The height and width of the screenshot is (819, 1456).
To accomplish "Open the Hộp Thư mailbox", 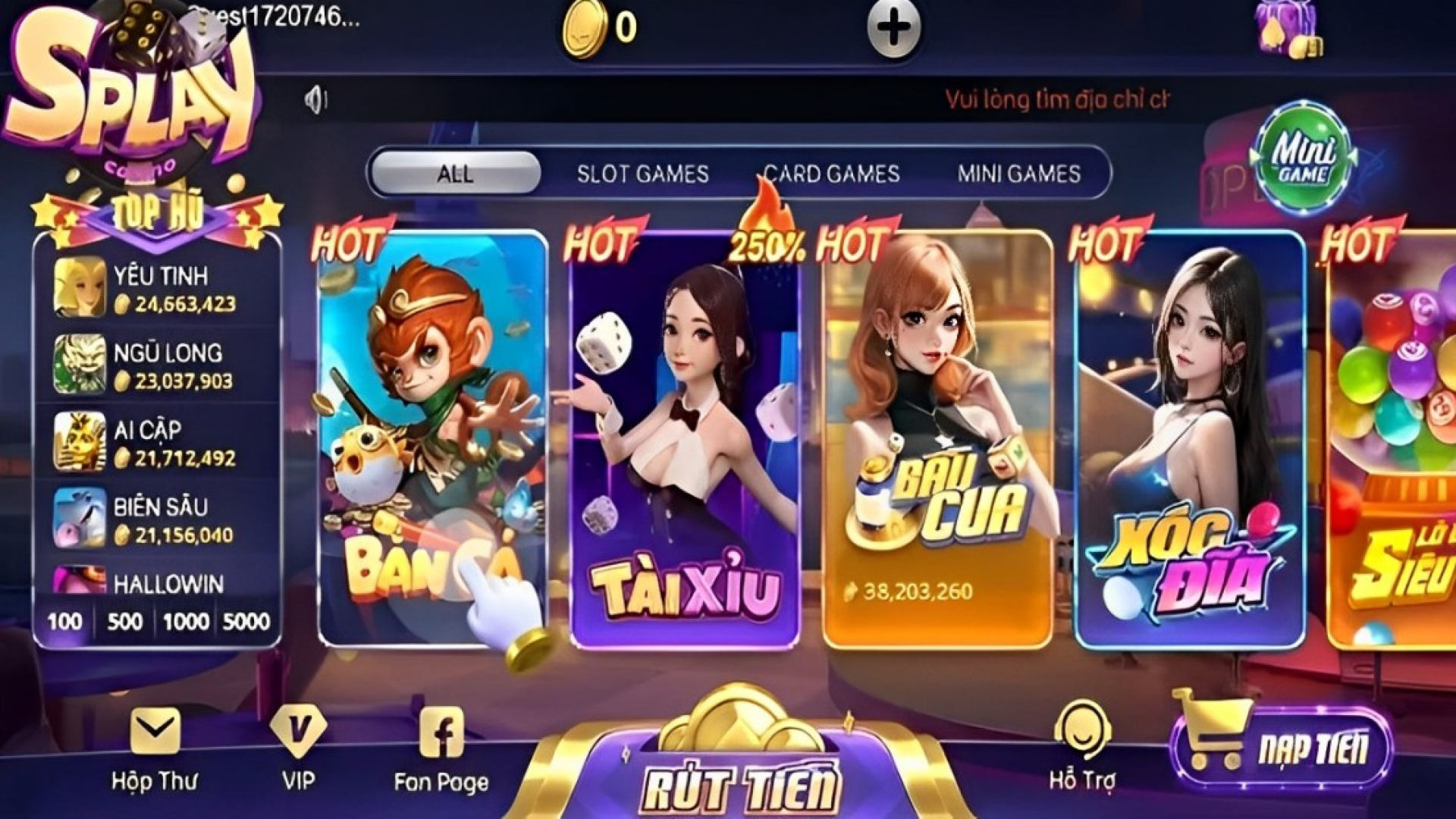I will click(155, 748).
